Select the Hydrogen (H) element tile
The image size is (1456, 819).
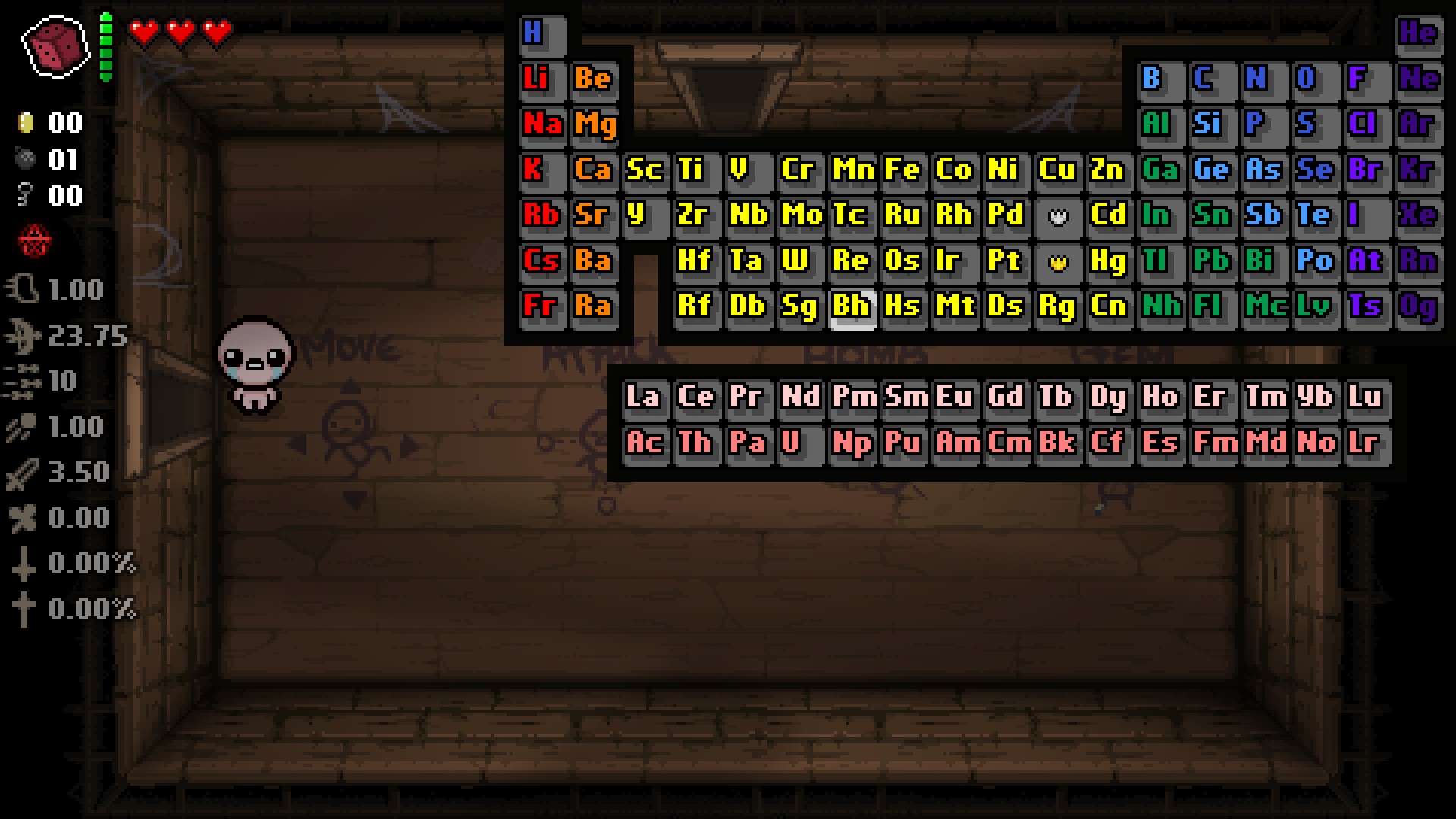point(541,34)
